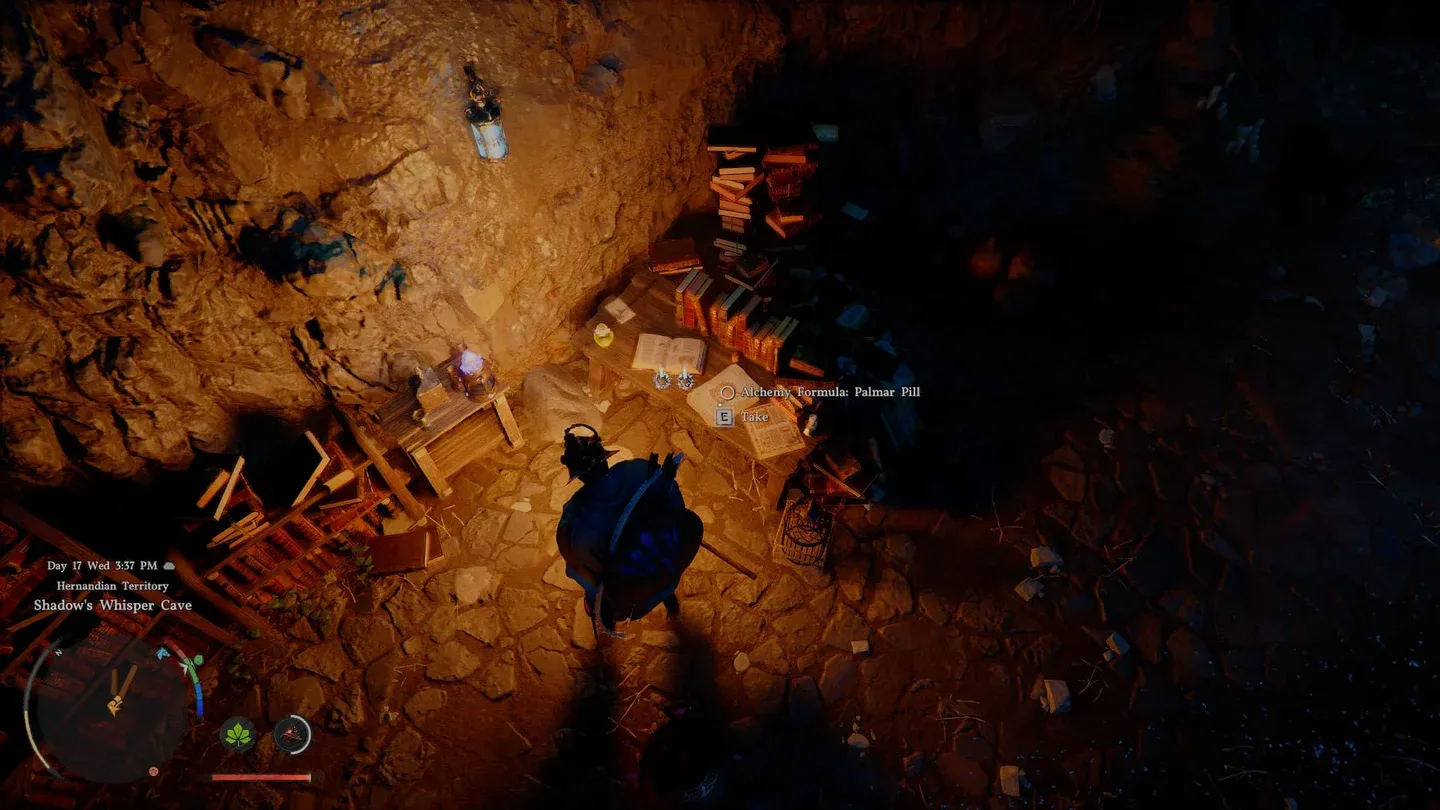The width and height of the screenshot is (1440, 810).
Task: Select the green leaf skill icon
Action: click(238, 735)
